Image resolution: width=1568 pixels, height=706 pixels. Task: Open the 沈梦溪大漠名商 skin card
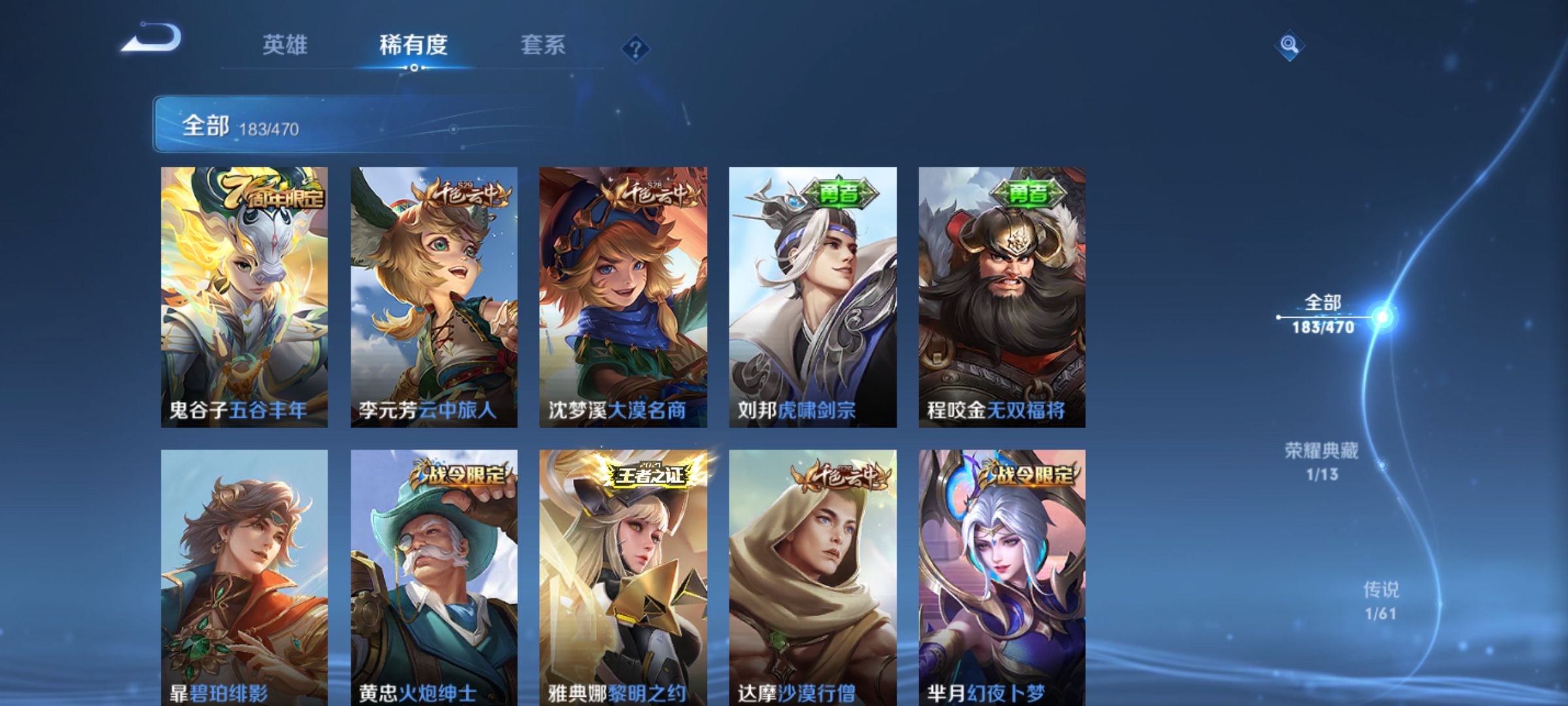coord(623,297)
